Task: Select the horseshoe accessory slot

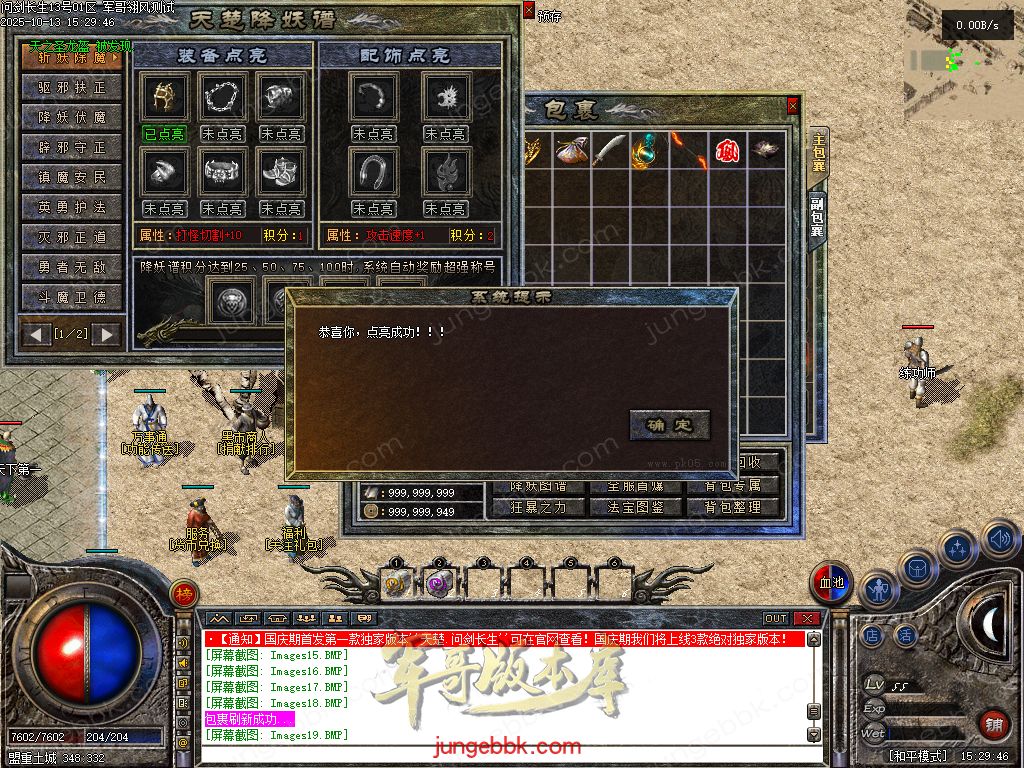Action: click(x=374, y=172)
